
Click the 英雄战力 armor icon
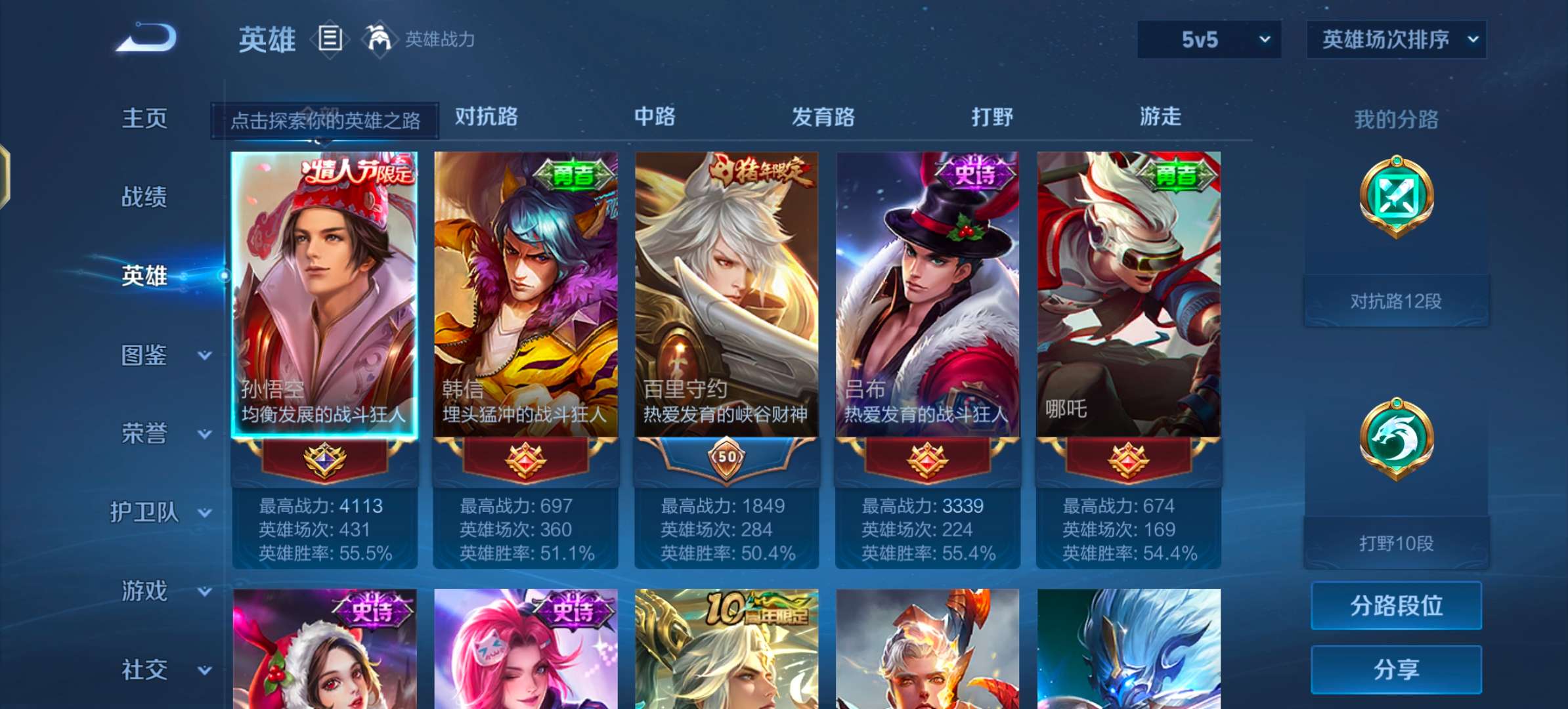(381, 39)
